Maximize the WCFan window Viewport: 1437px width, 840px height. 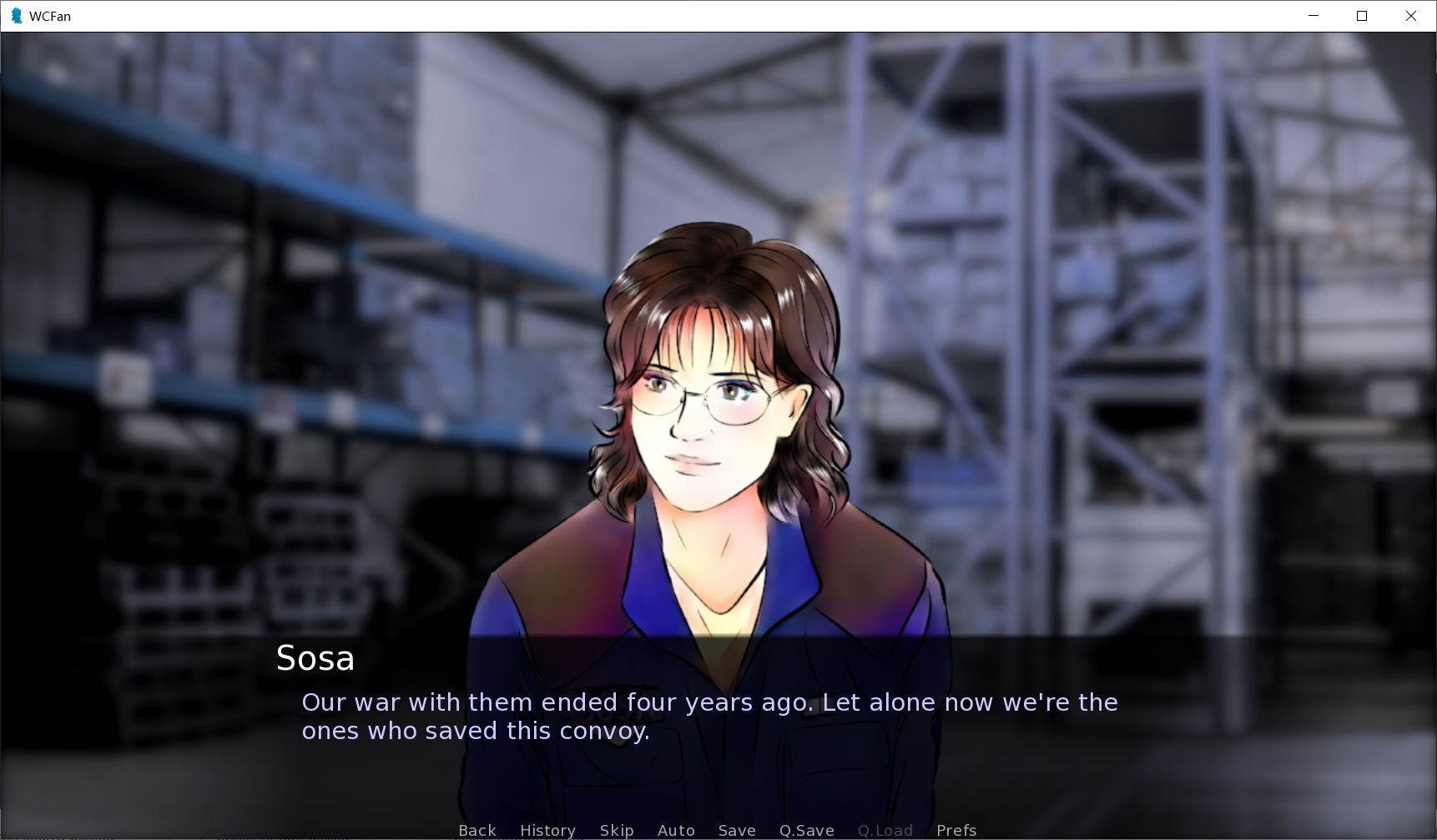pyautogui.click(x=1362, y=16)
